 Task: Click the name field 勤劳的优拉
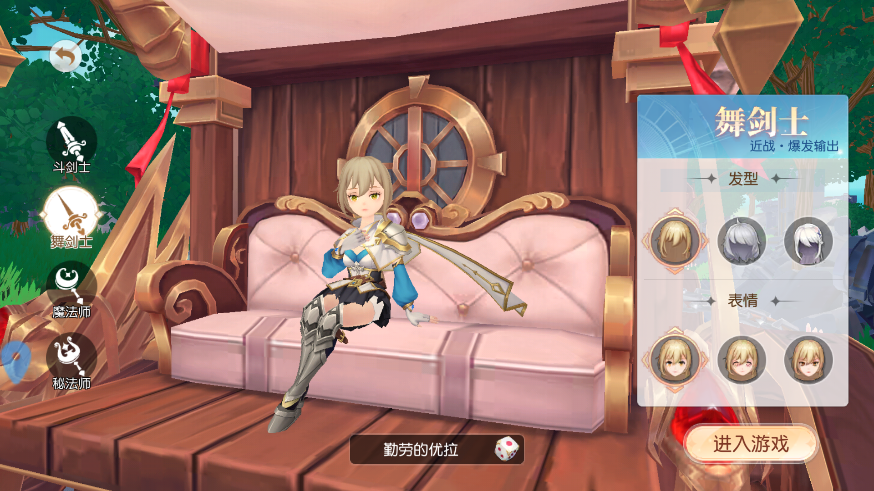[424, 449]
